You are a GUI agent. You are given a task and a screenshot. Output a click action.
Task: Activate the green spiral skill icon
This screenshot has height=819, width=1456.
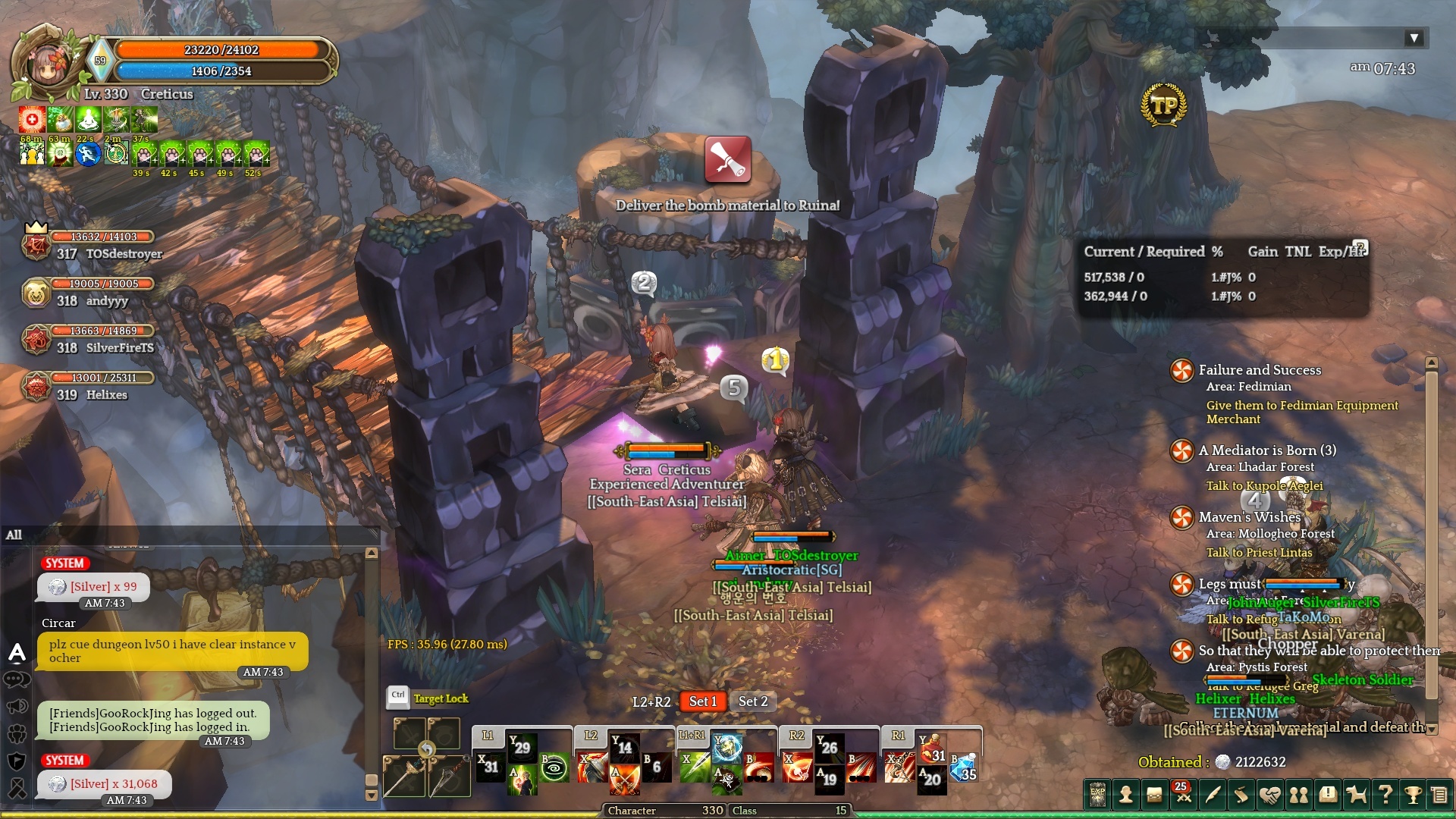click(x=554, y=767)
